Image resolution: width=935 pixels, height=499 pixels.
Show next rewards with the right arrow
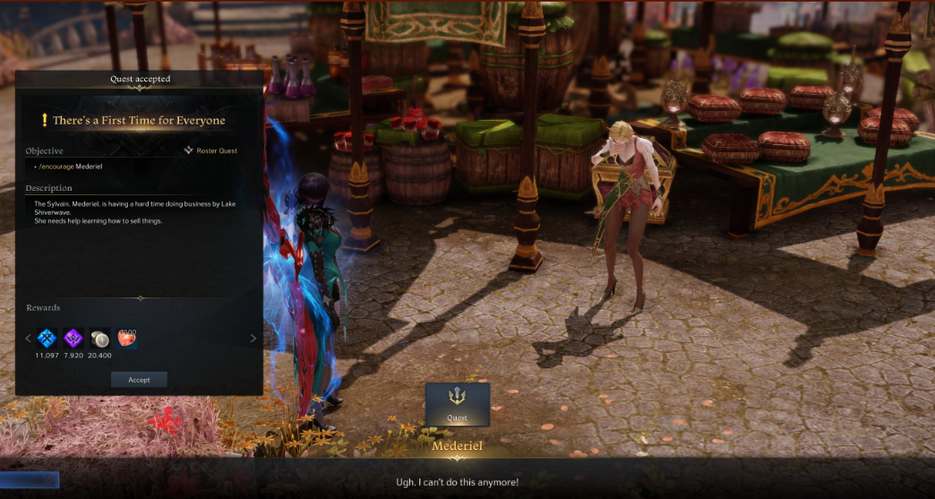(x=252, y=338)
